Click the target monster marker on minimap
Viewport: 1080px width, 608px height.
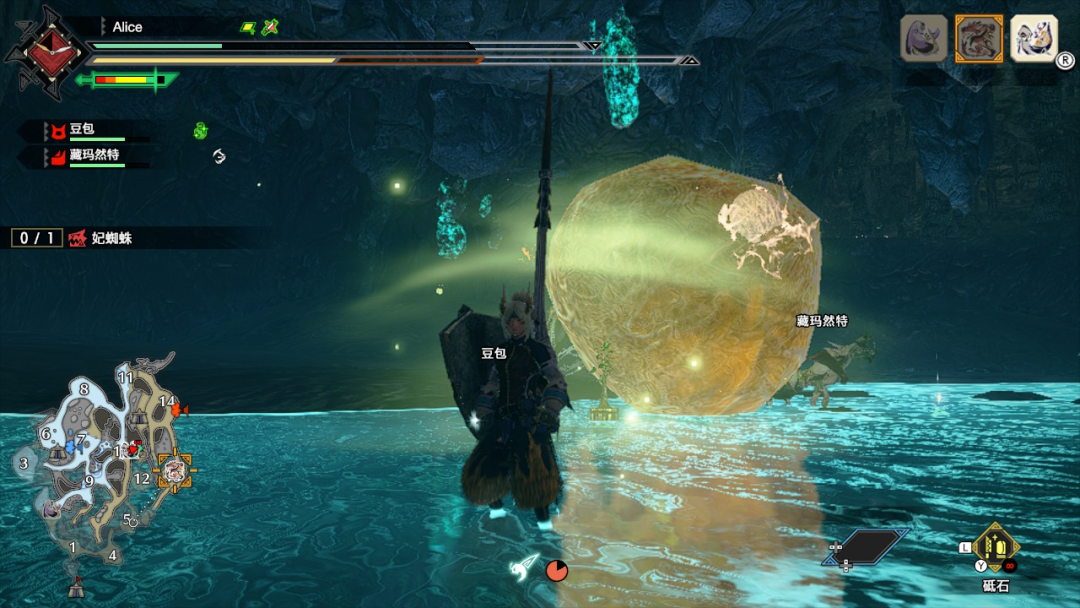coord(175,470)
